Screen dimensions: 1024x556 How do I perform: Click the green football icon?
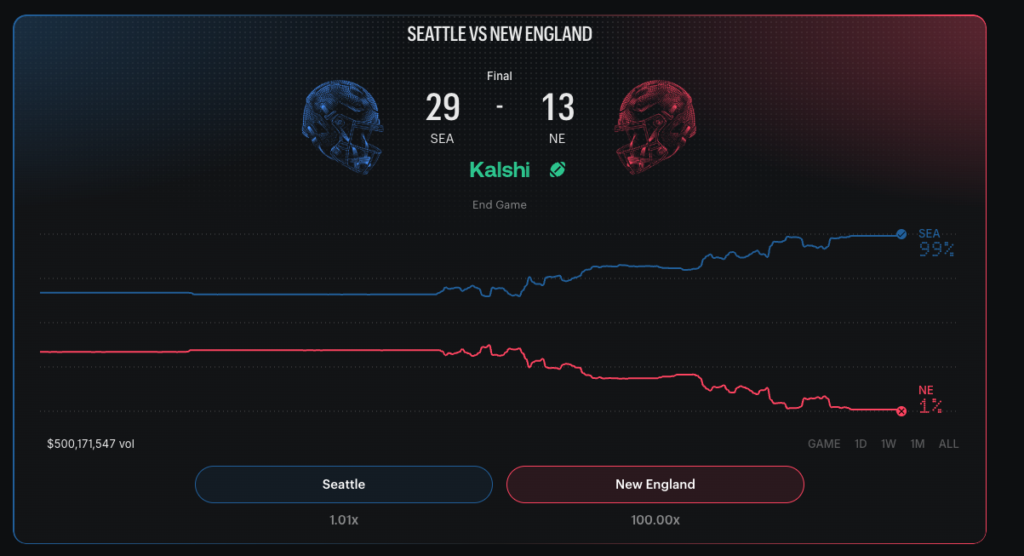coord(558,170)
